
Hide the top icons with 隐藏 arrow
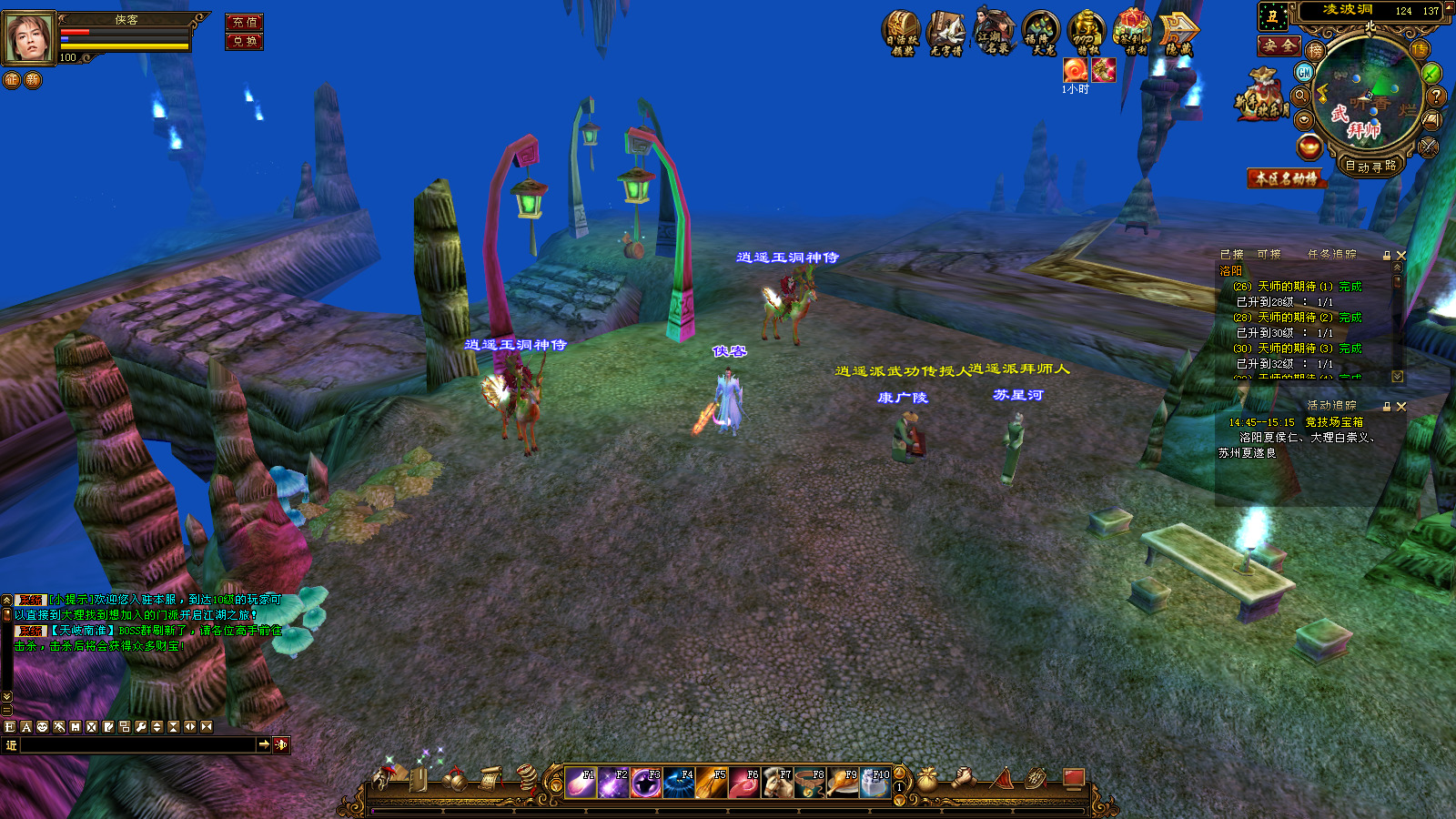click(x=1179, y=33)
